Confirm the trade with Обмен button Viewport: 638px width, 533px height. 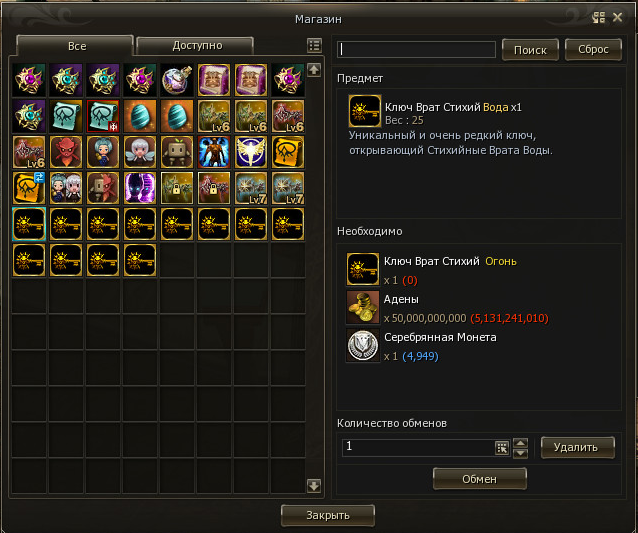(x=479, y=479)
